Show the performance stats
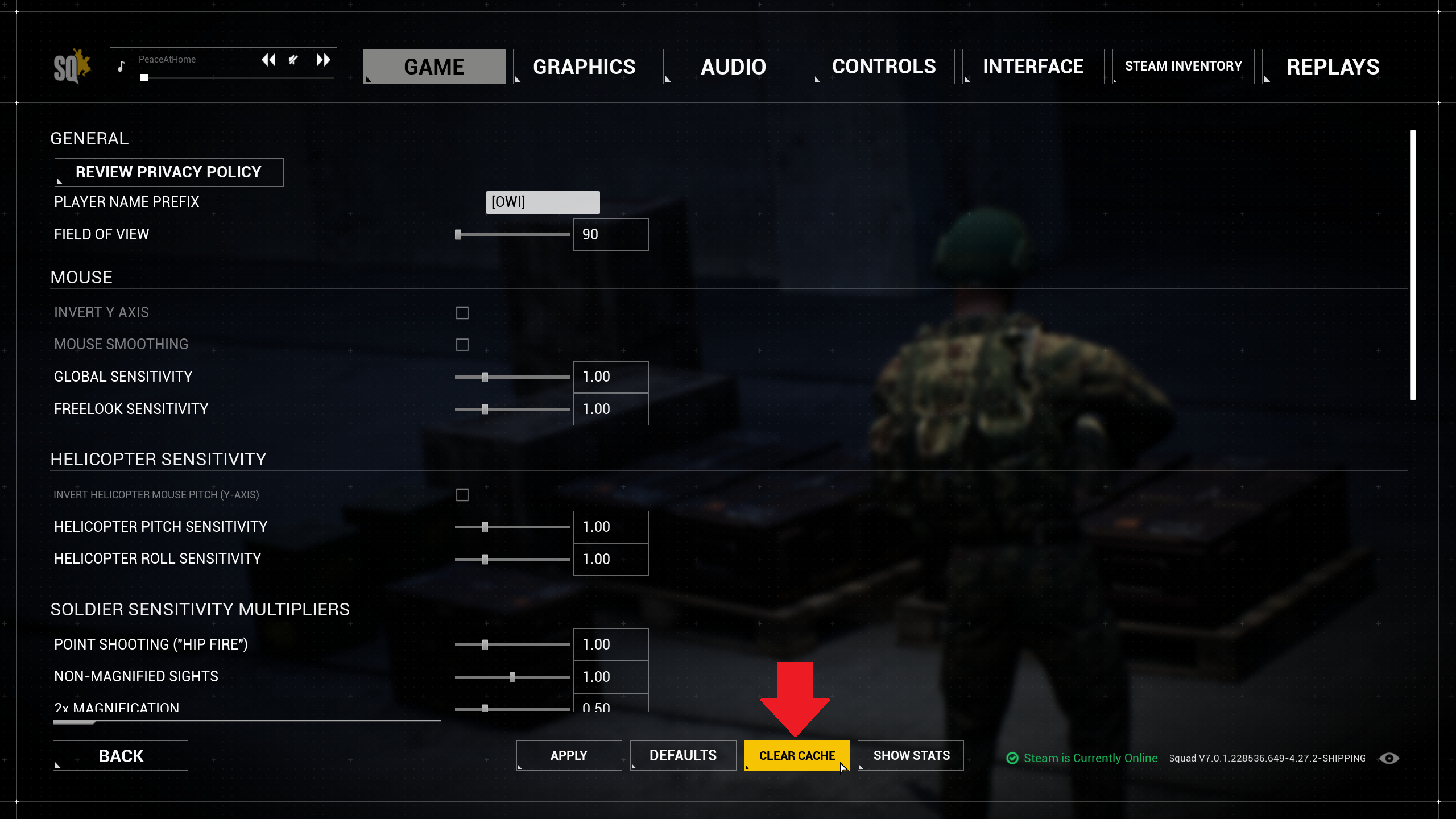1456x819 pixels. [x=911, y=755]
